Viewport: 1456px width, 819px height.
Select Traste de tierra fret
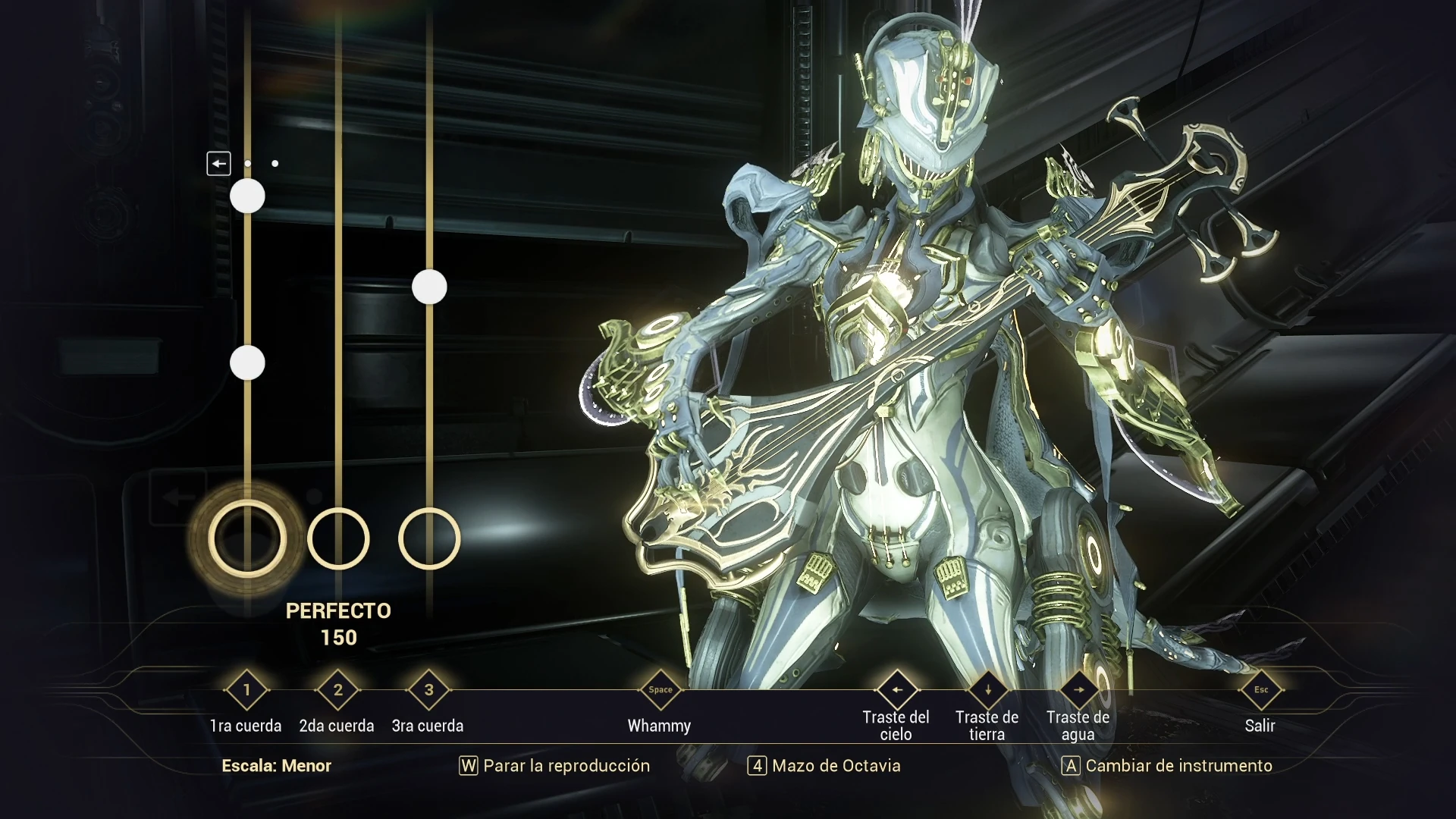(x=987, y=690)
